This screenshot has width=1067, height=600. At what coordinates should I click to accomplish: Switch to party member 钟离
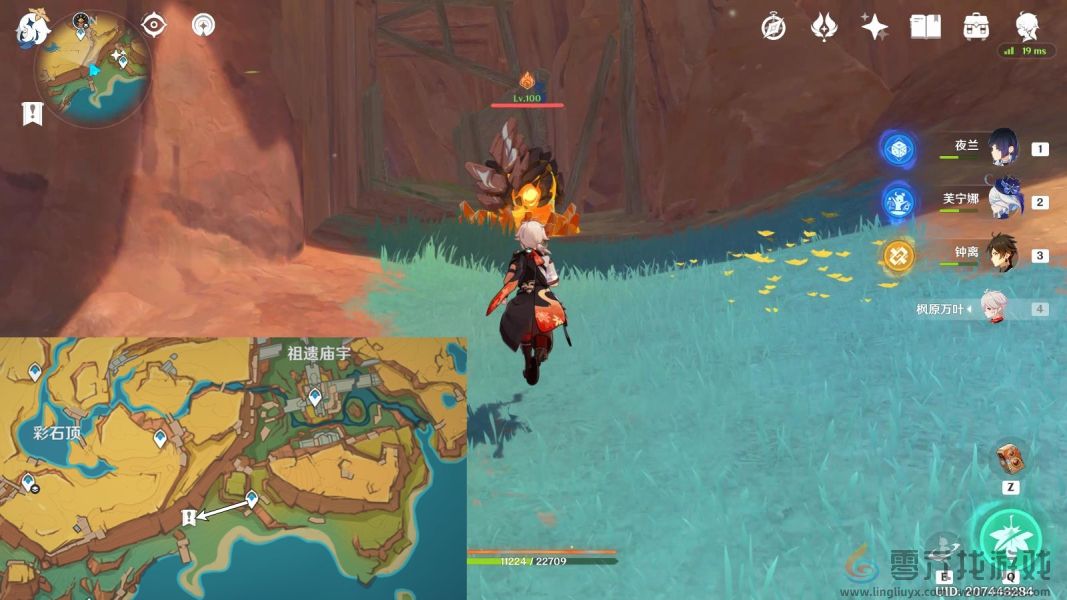[1003, 254]
